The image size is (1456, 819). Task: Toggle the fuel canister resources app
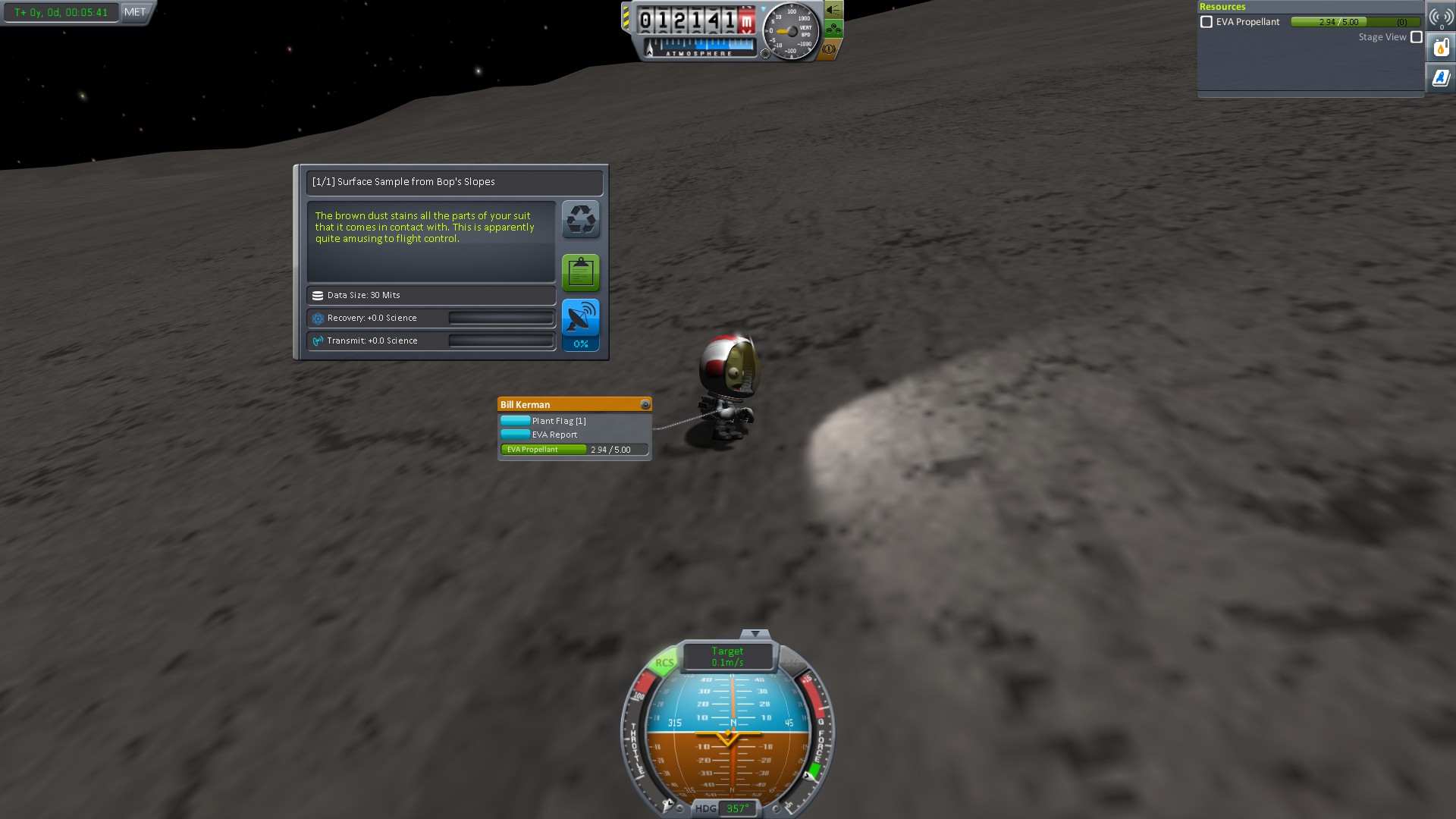[1441, 49]
